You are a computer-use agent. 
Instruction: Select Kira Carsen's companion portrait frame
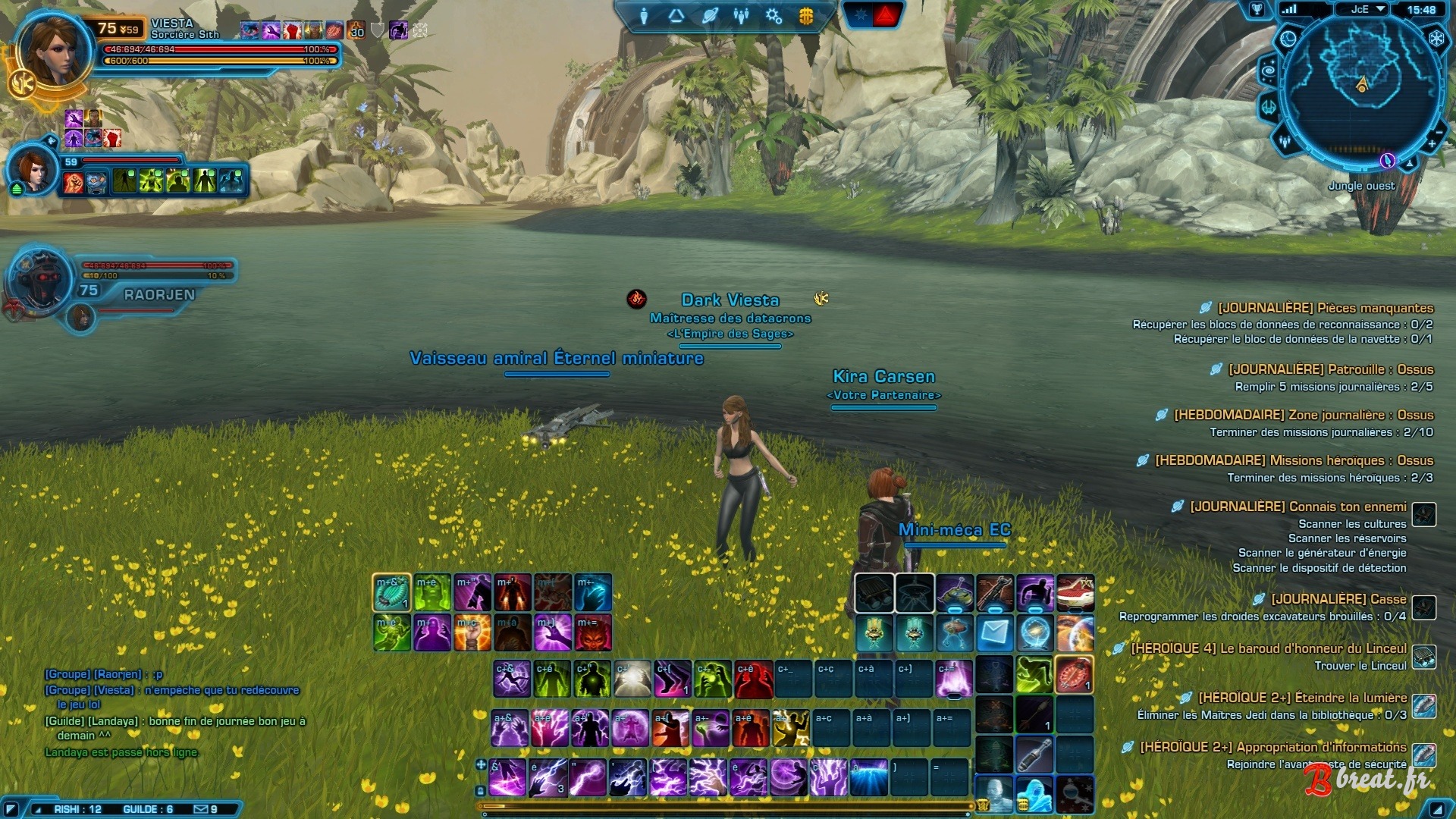[x=33, y=171]
